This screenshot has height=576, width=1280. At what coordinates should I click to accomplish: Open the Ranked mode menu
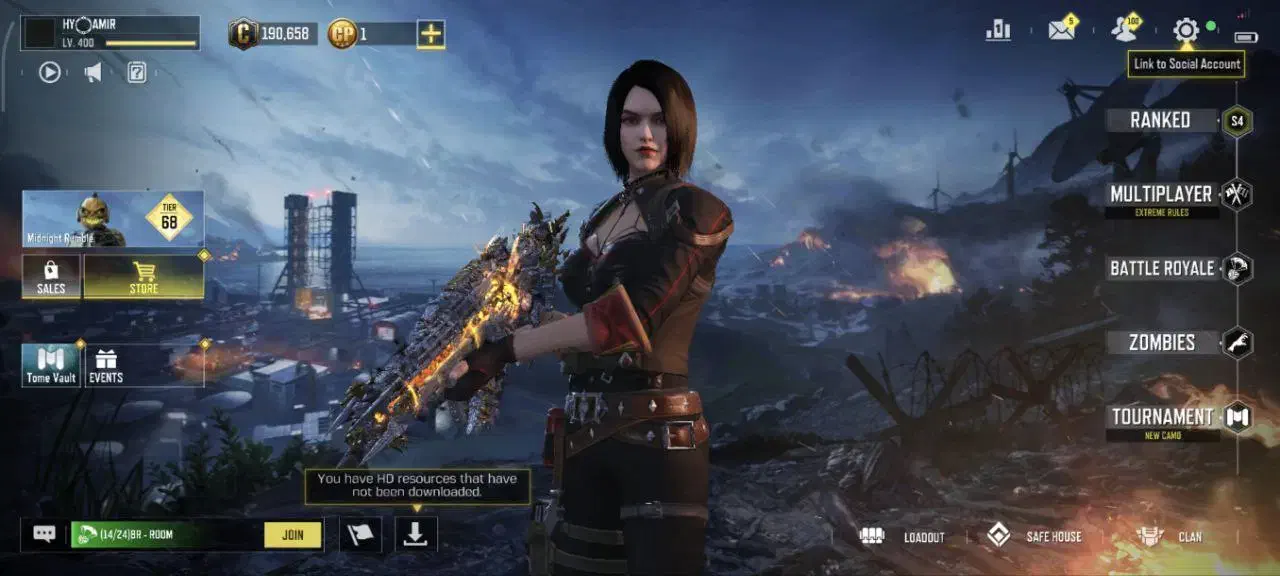pos(1160,120)
